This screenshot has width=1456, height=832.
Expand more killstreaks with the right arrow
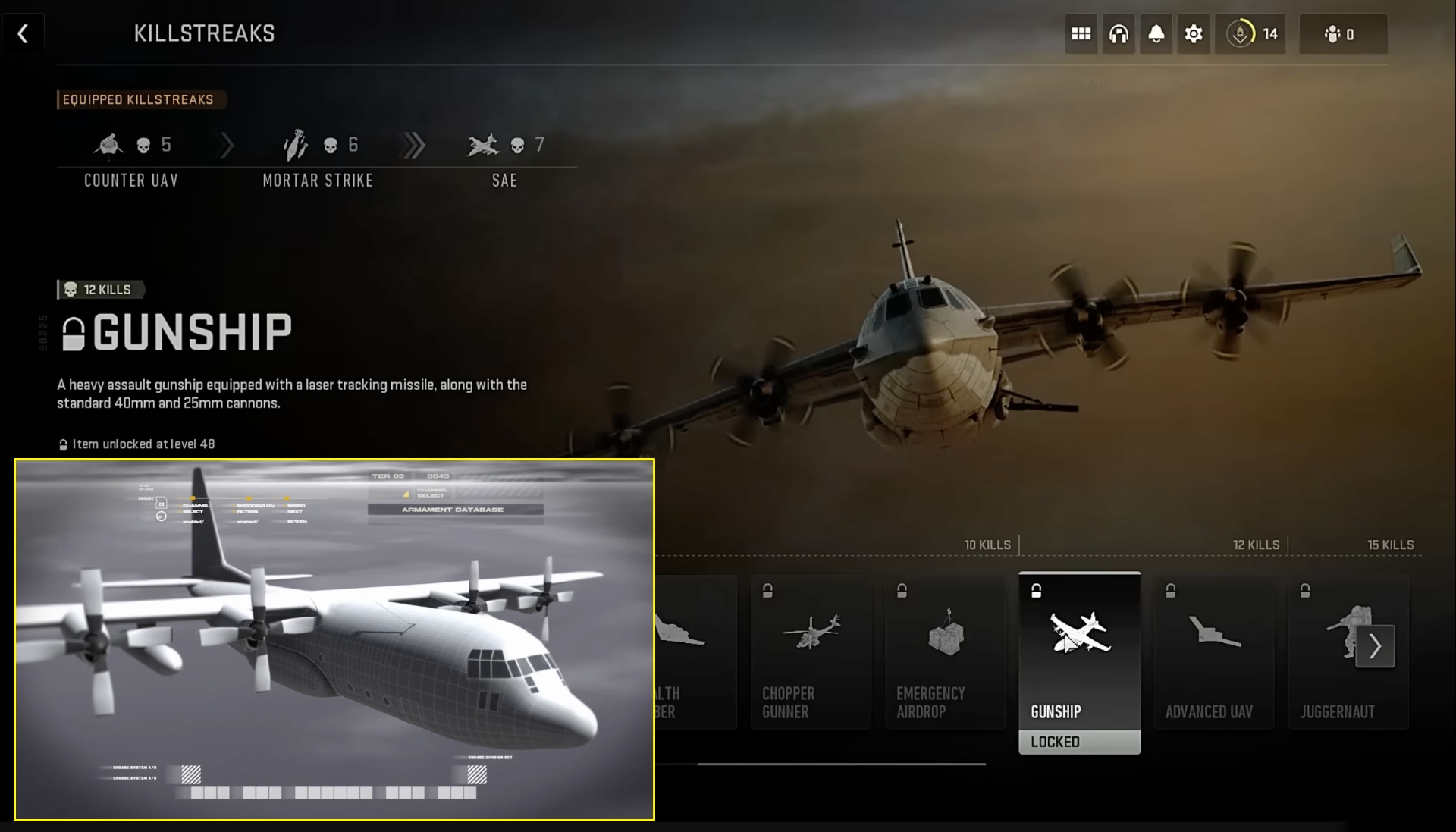click(1374, 646)
